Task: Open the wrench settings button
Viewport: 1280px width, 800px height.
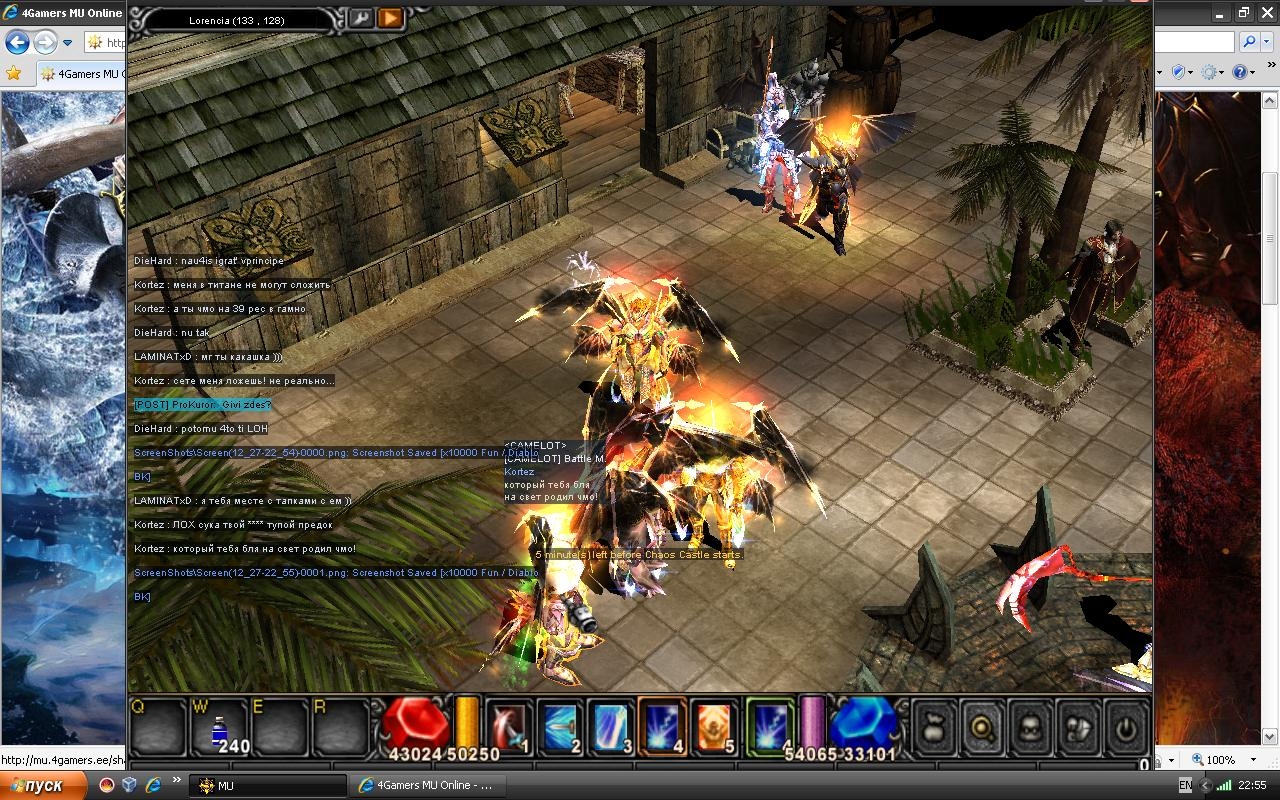Action: pos(360,18)
